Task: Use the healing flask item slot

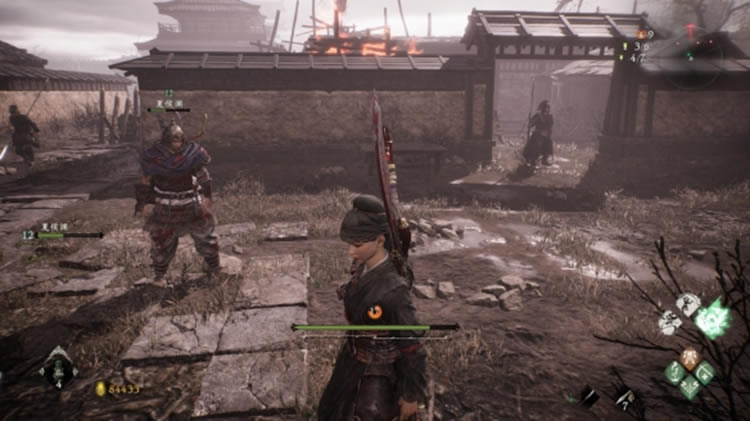Action: coord(57,367)
